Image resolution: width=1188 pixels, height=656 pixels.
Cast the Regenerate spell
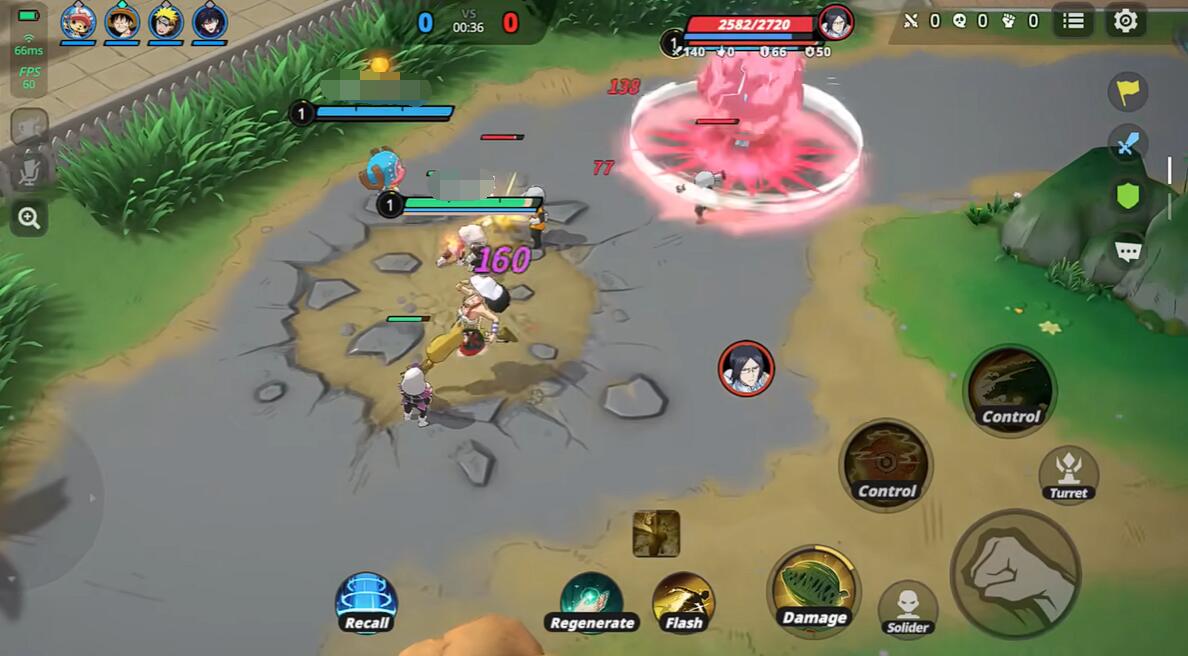(x=591, y=603)
